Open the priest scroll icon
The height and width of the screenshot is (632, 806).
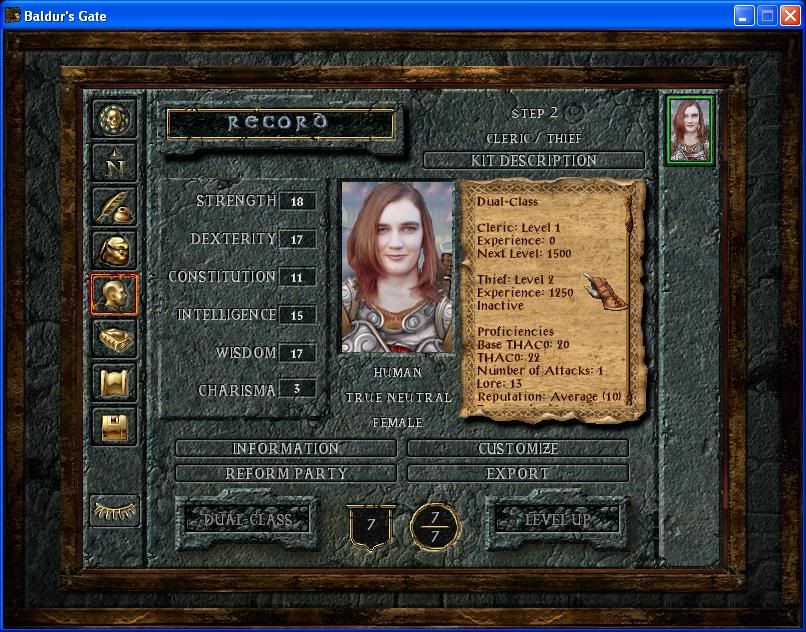coord(115,383)
